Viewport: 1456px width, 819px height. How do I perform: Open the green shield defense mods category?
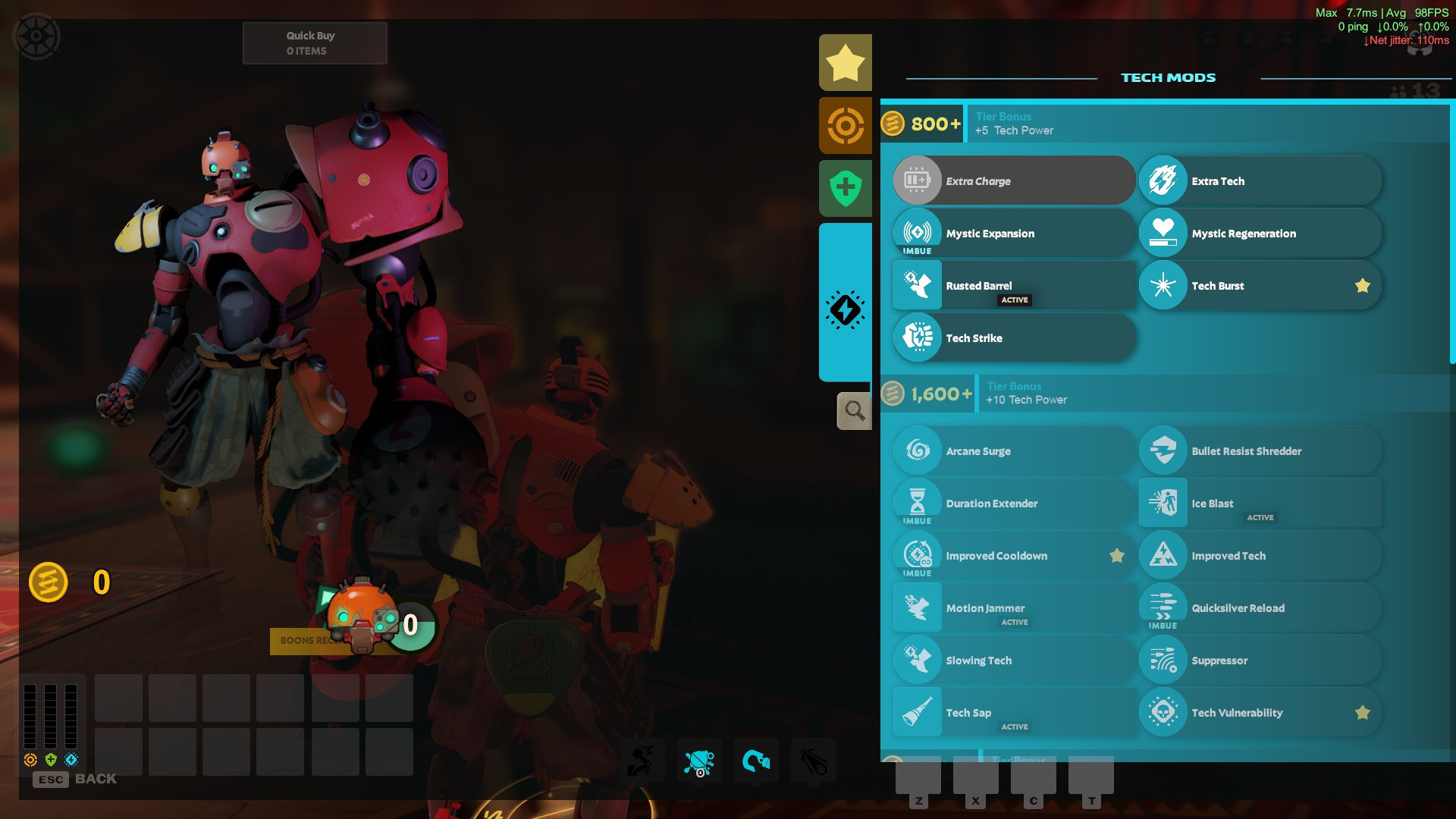pyautogui.click(x=844, y=187)
